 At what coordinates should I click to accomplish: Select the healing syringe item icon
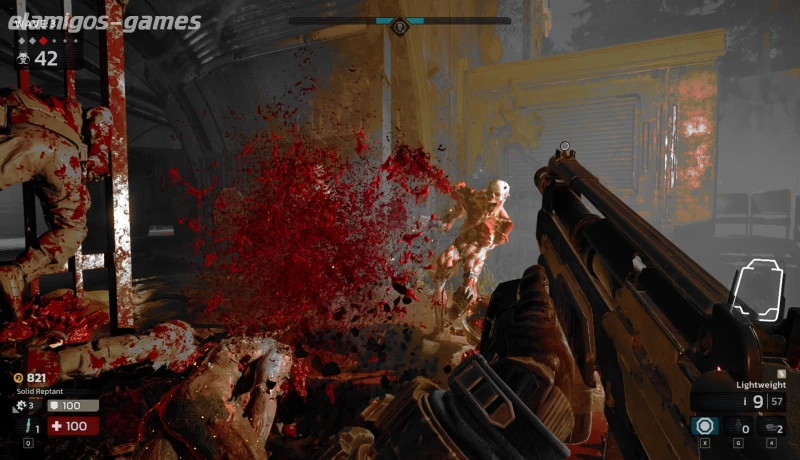(25, 426)
